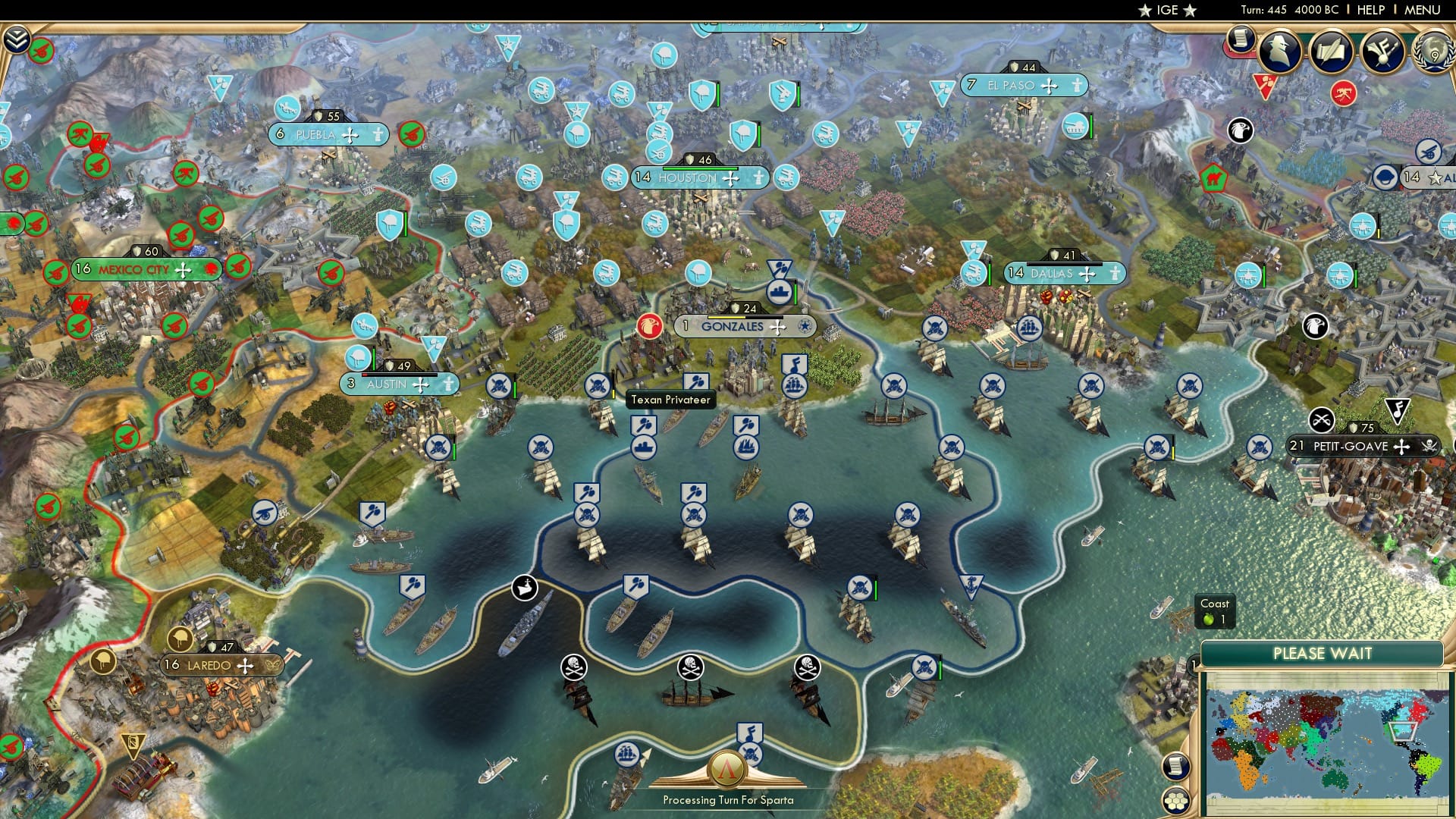Image resolution: width=1456 pixels, height=819 pixels.
Task: Open the scroll-and-quill overview icon
Action: point(1331,49)
